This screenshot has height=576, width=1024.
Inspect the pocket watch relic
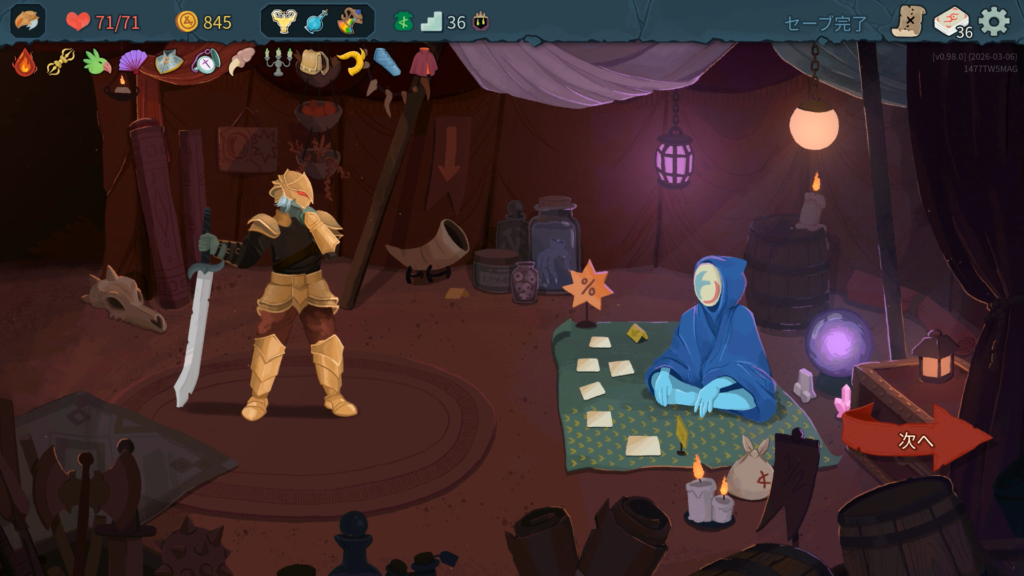(x=205, y=62)
